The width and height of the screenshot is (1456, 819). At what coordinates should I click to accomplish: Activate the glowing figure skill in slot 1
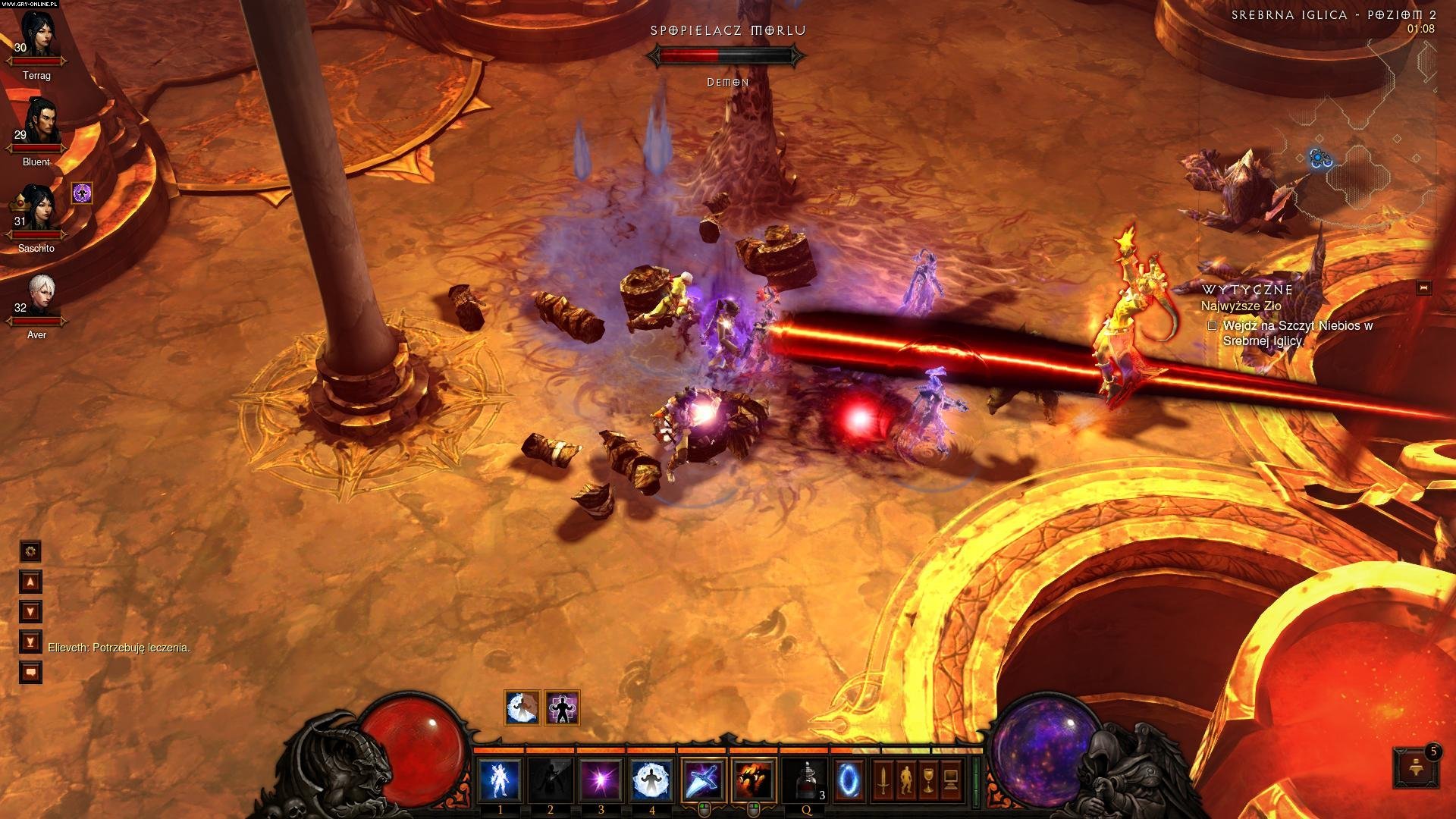tap(500, 780)
